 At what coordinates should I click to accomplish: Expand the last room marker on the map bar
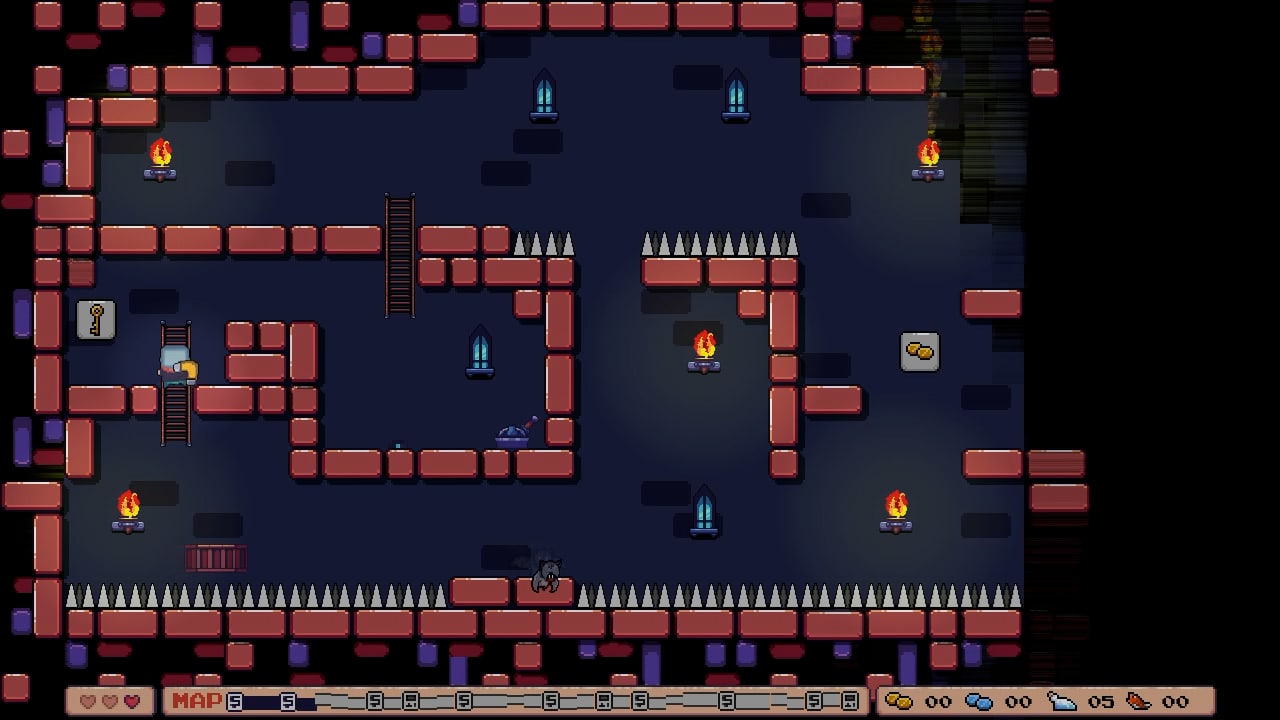click(849, 702)
